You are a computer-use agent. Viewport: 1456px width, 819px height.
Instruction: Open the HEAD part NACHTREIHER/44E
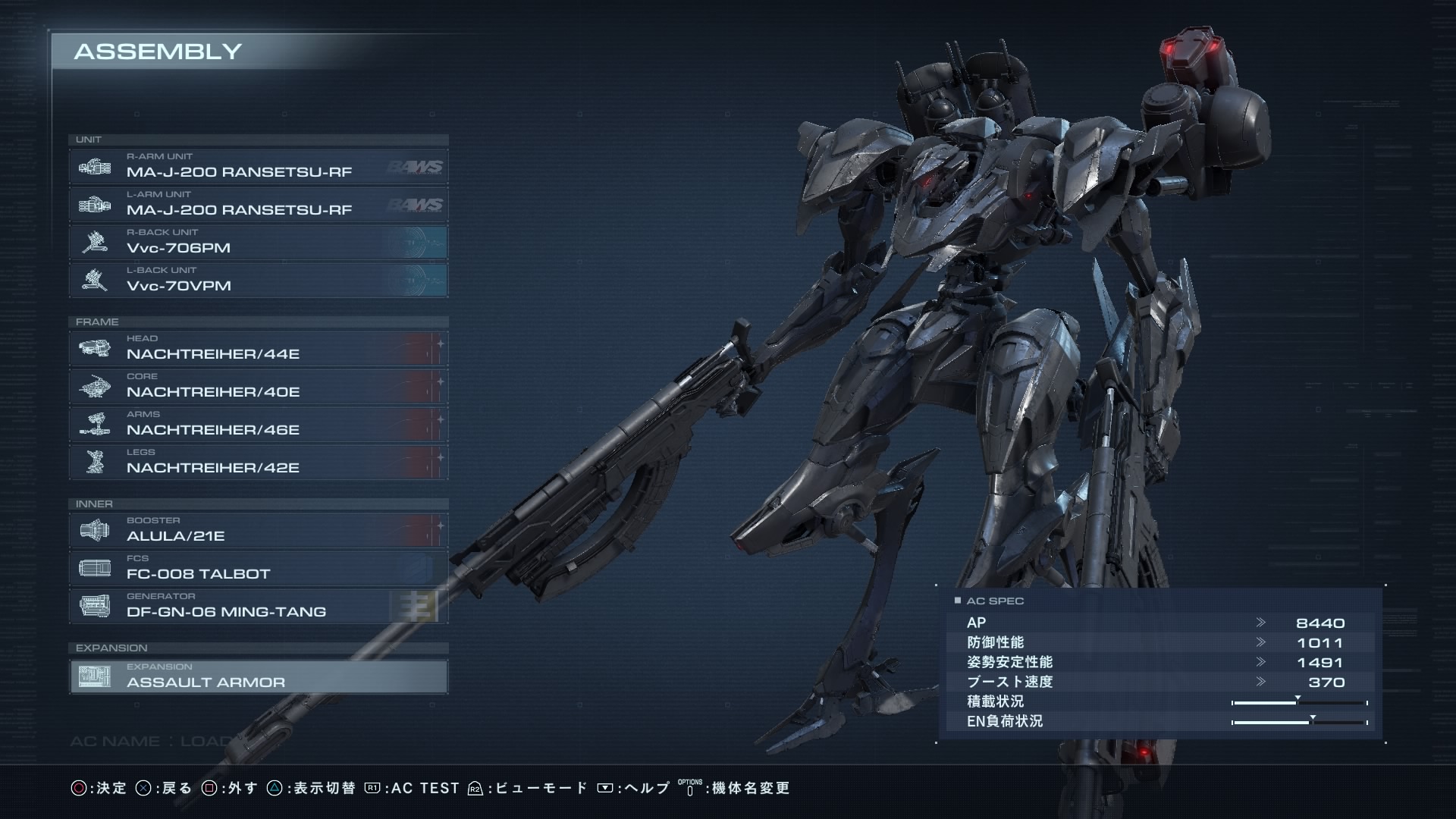[258, 349]
